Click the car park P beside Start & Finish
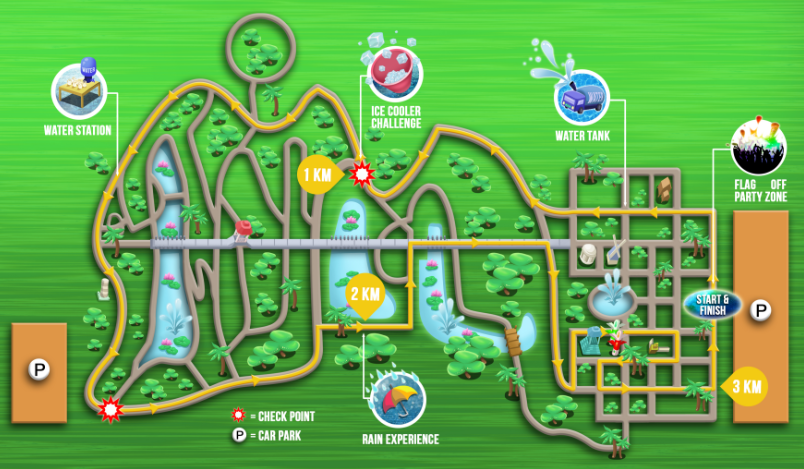This screenshot has width=804, height=469. click(x=761, y=311)
